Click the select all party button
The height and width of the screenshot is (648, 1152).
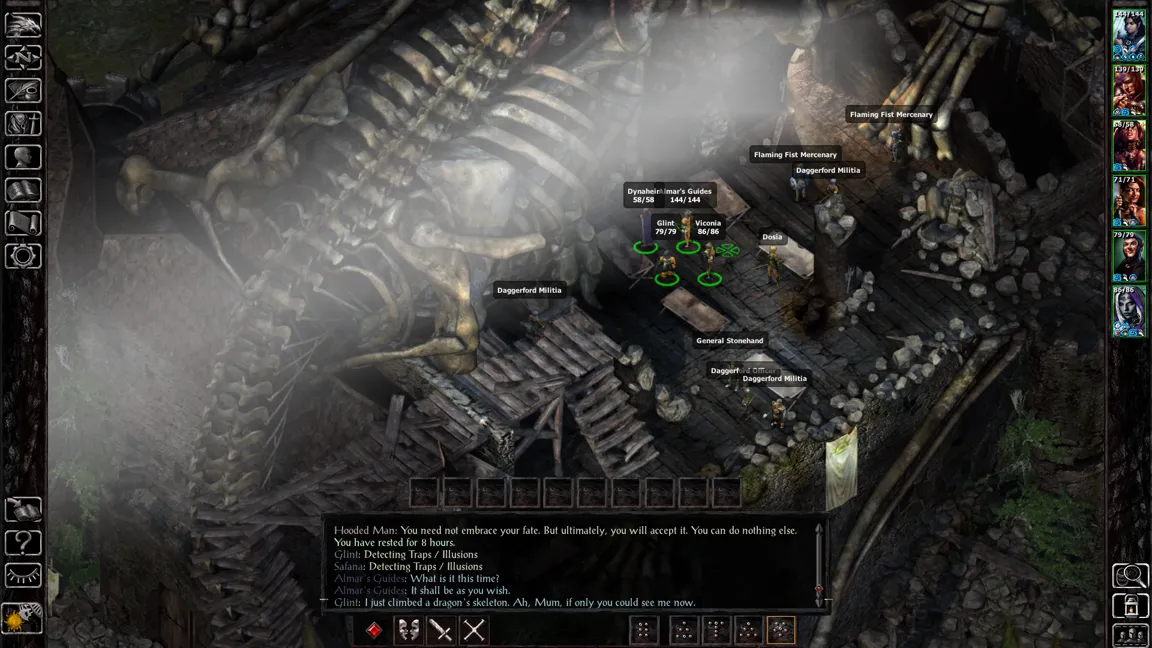(x=1131, y=635)
